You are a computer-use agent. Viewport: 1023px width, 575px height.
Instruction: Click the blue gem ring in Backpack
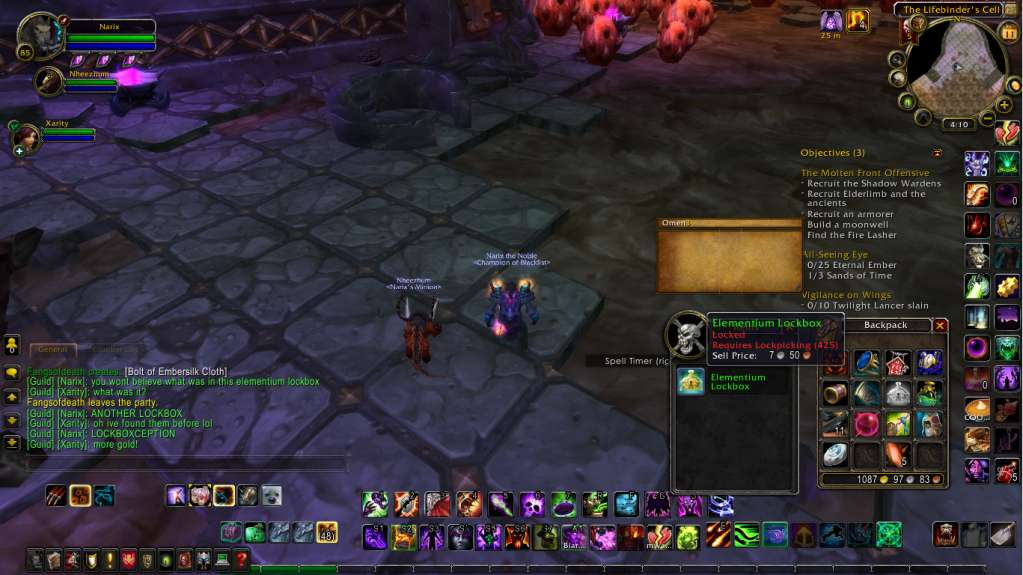pyautogui.click(x=867, y=363)
